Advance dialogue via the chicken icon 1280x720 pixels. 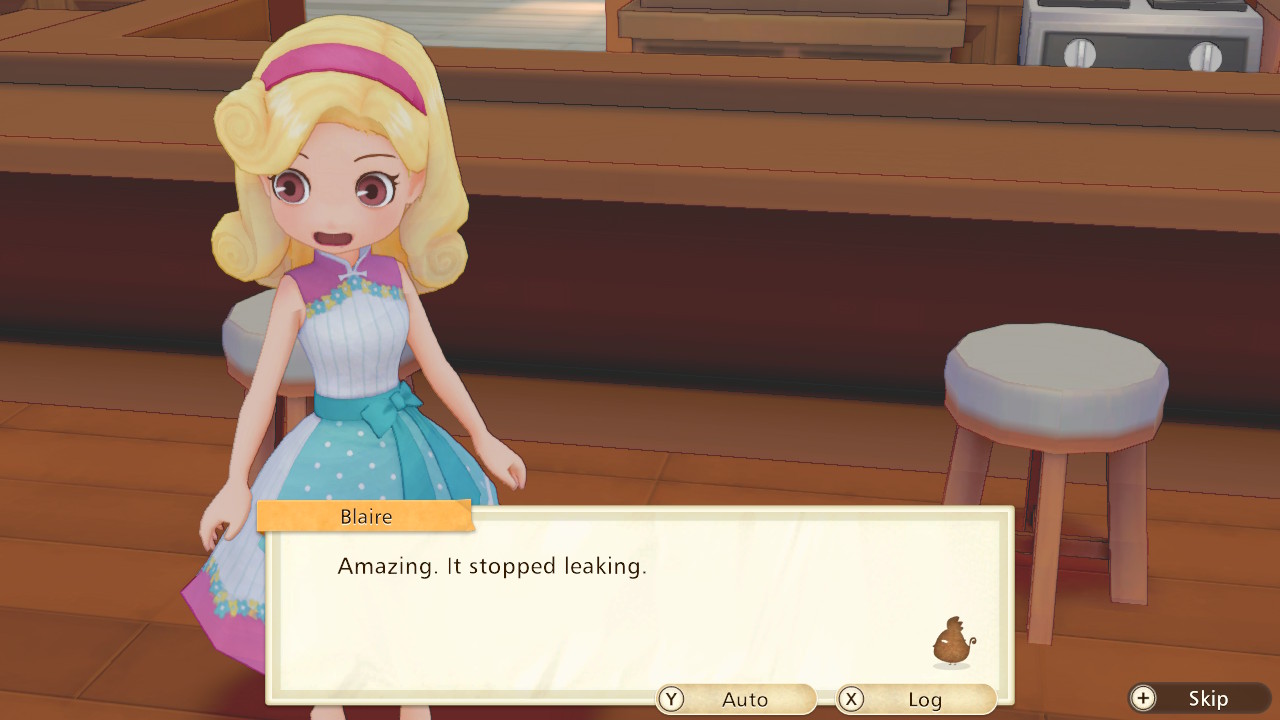pyautogui.click(x=951, y=642)
